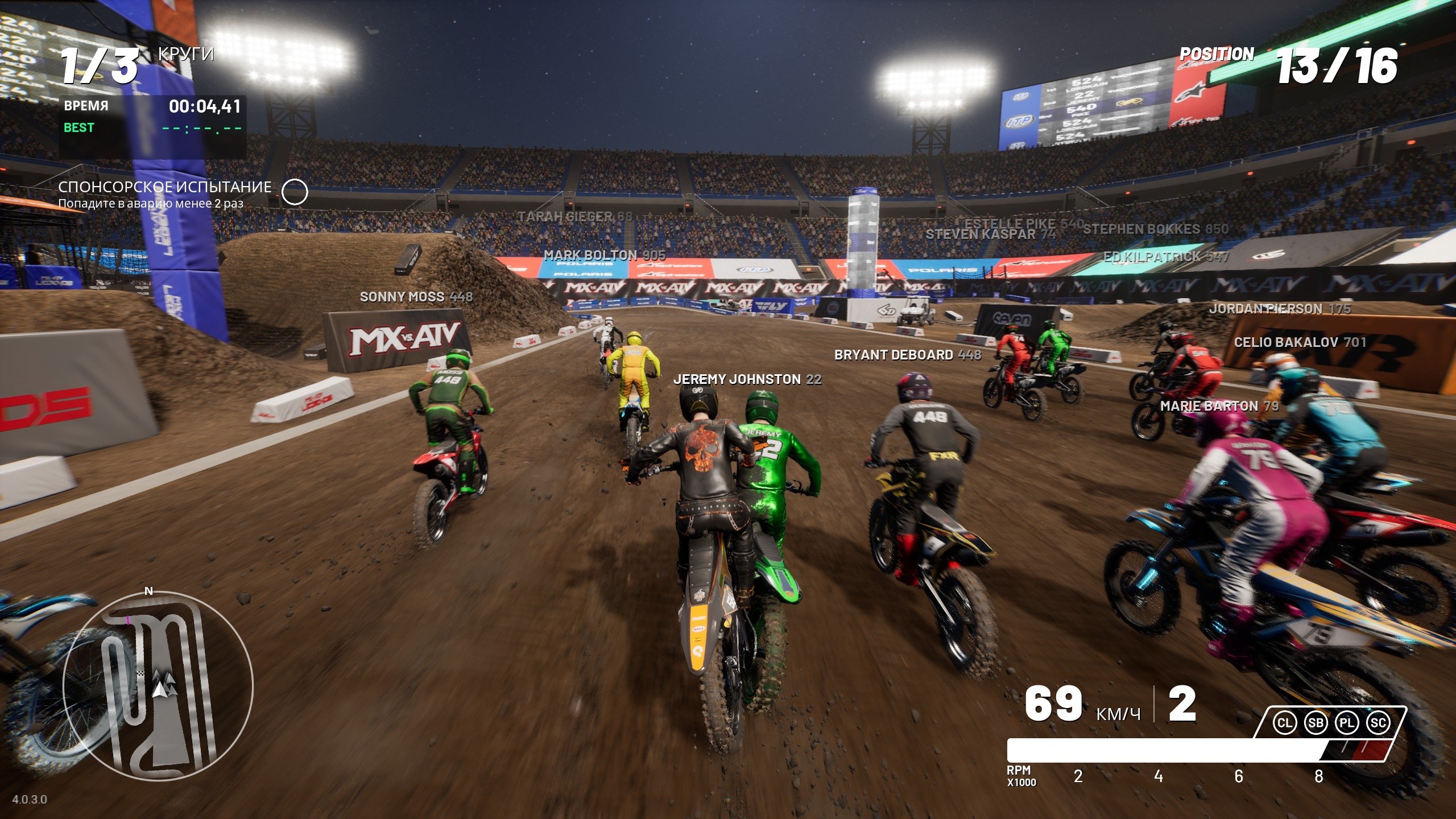Toggle the SC assist indicator
Image resolution: width=1456 pixels, height=819 pixels.
(1378, 723)
